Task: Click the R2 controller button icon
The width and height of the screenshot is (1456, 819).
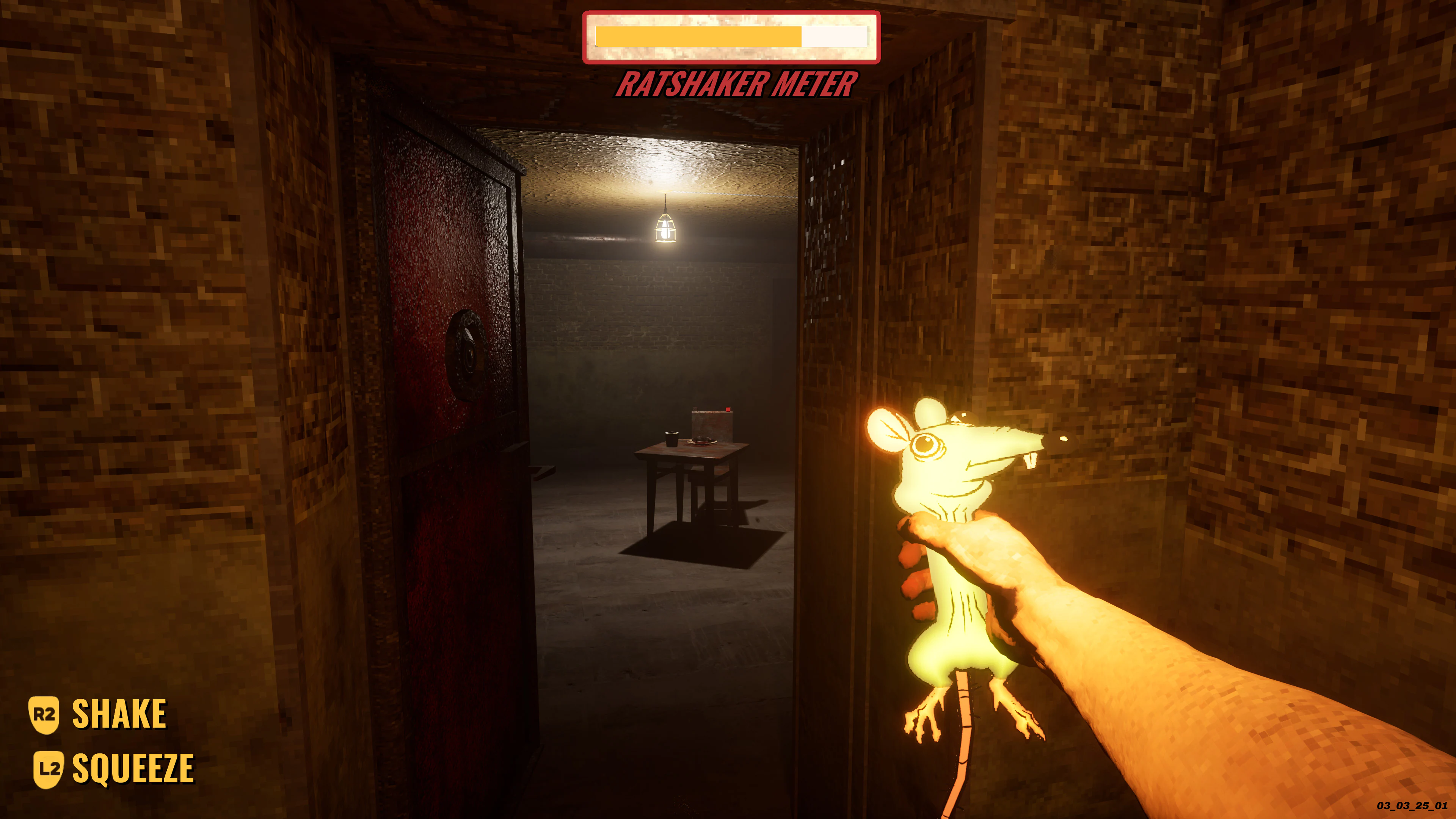Action: (44, 715)
